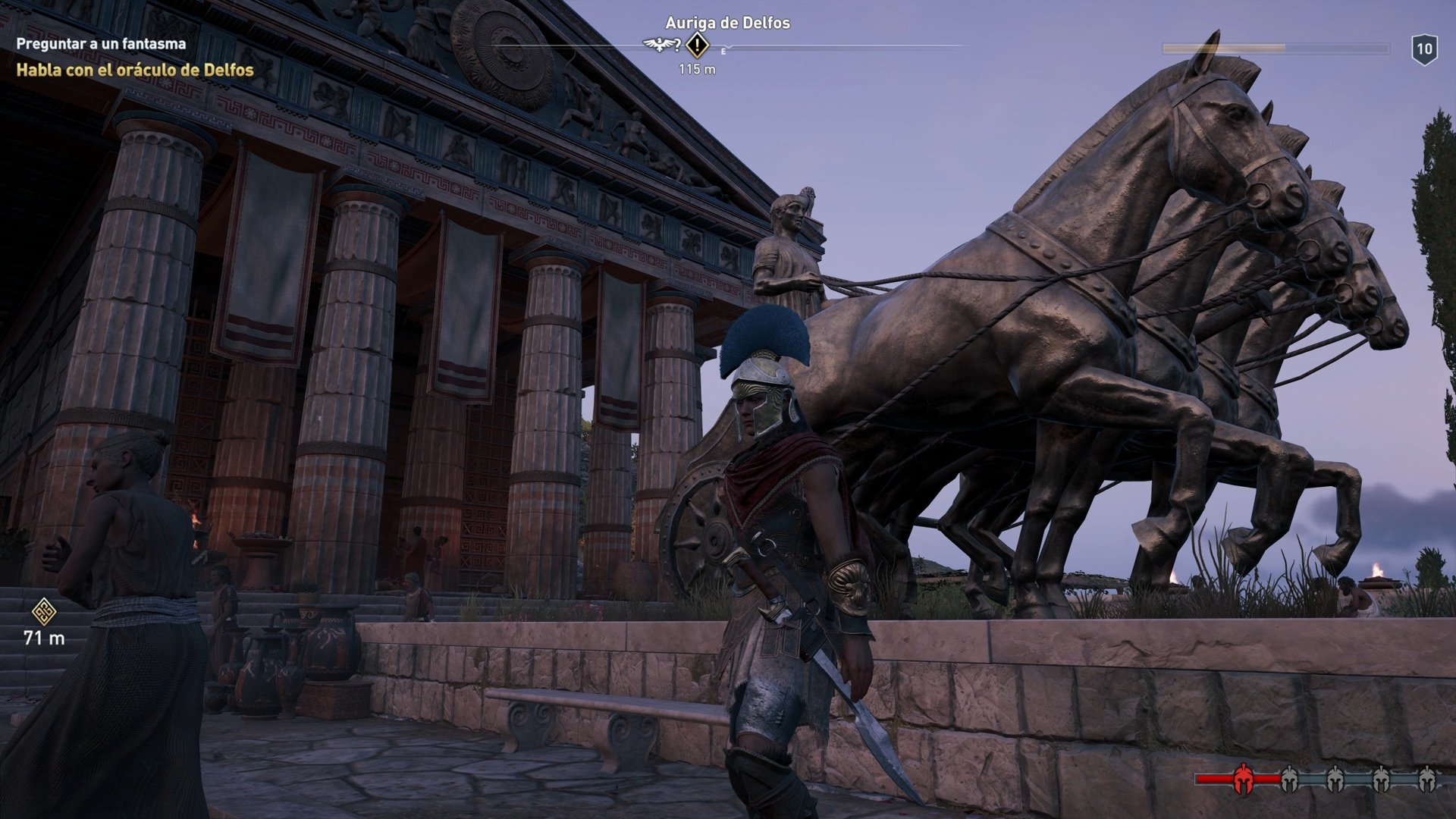Select the rightmost spartan helmet segment icon

pos(1427,777)
